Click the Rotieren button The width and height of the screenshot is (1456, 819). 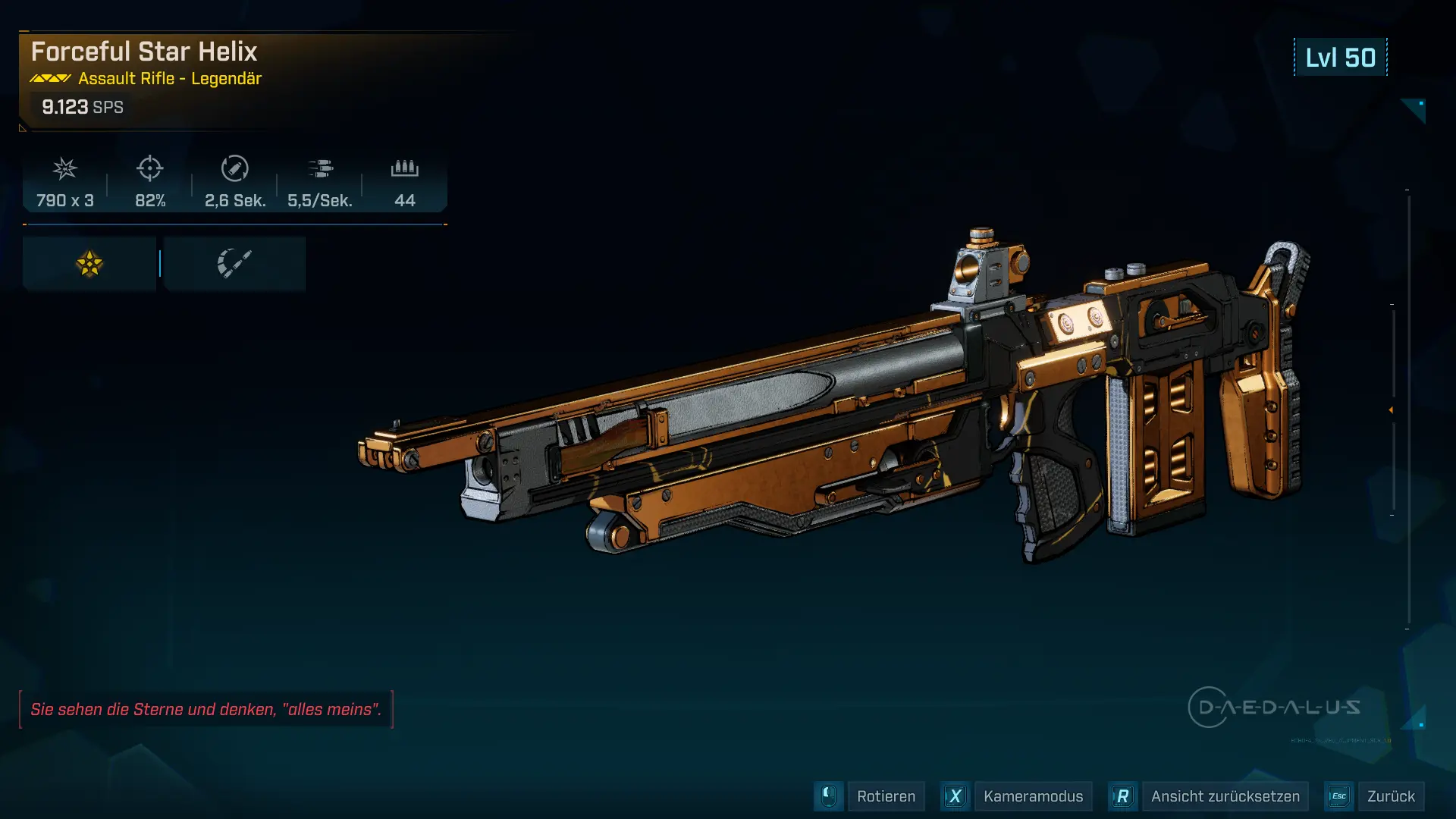(x=885, y=796)
